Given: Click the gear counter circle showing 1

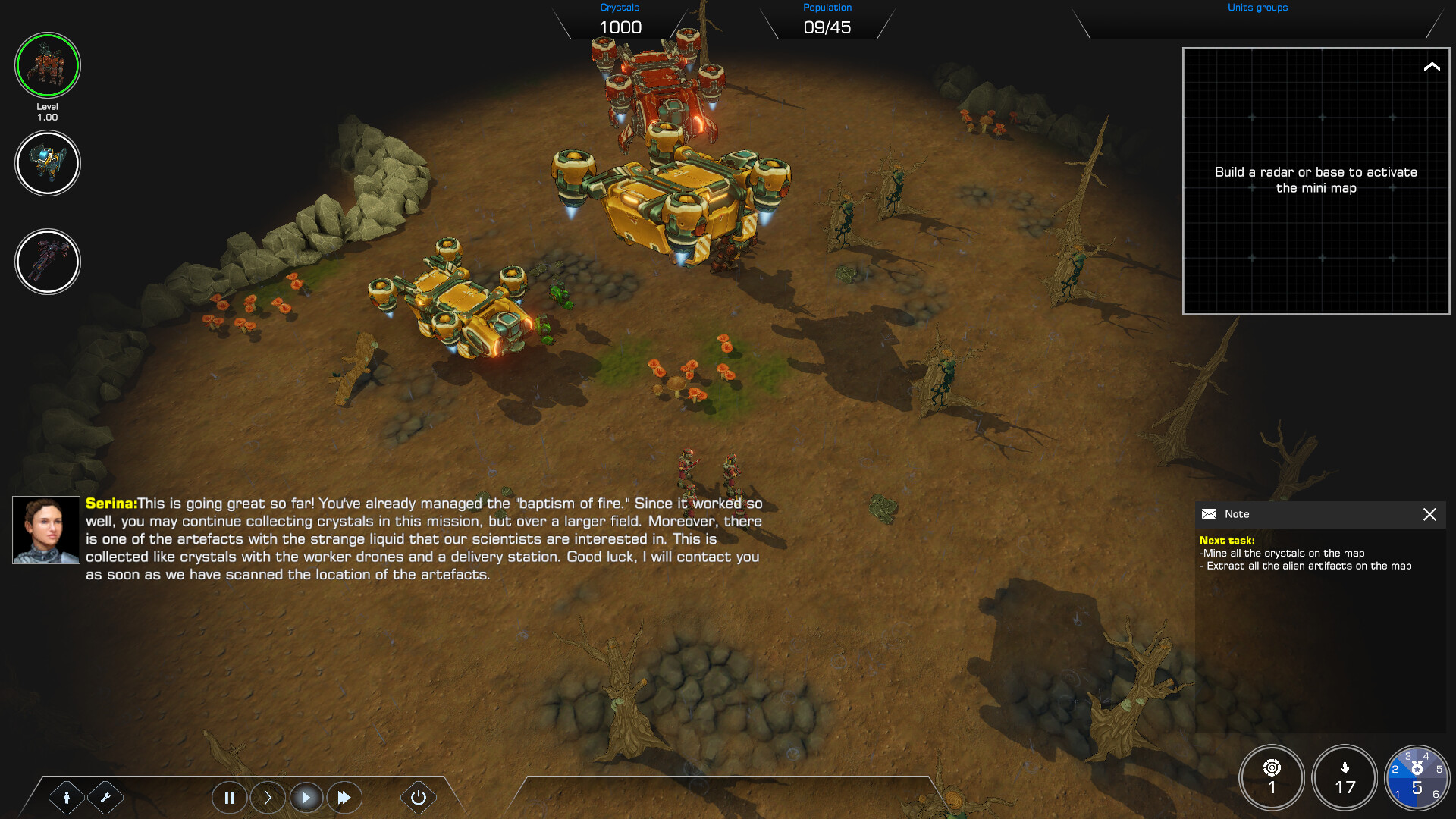Looking at the screenshot, I should point(1272,777).
